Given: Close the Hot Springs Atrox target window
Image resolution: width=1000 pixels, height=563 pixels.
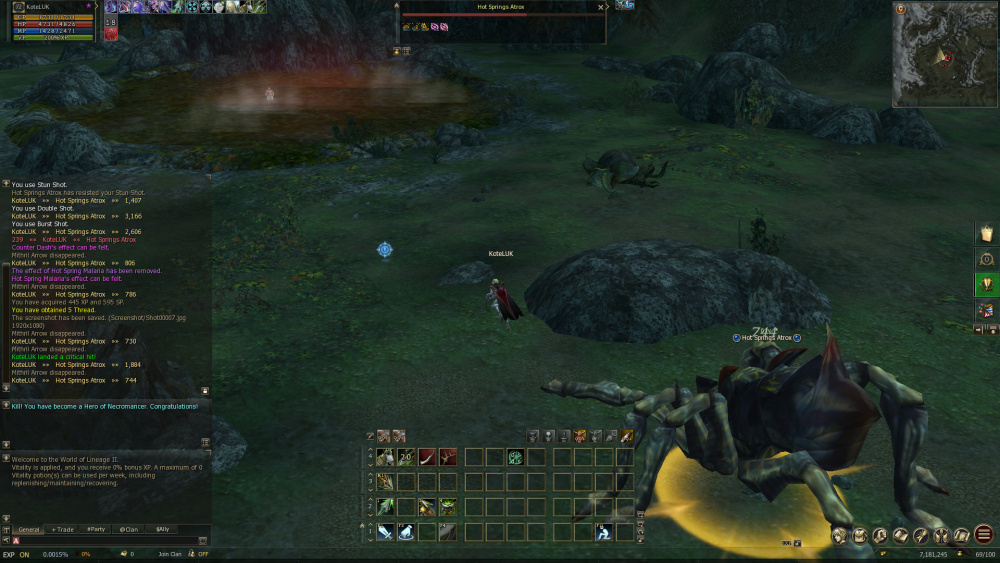Looking at the screenshot, I should click(x=600, y=7).
